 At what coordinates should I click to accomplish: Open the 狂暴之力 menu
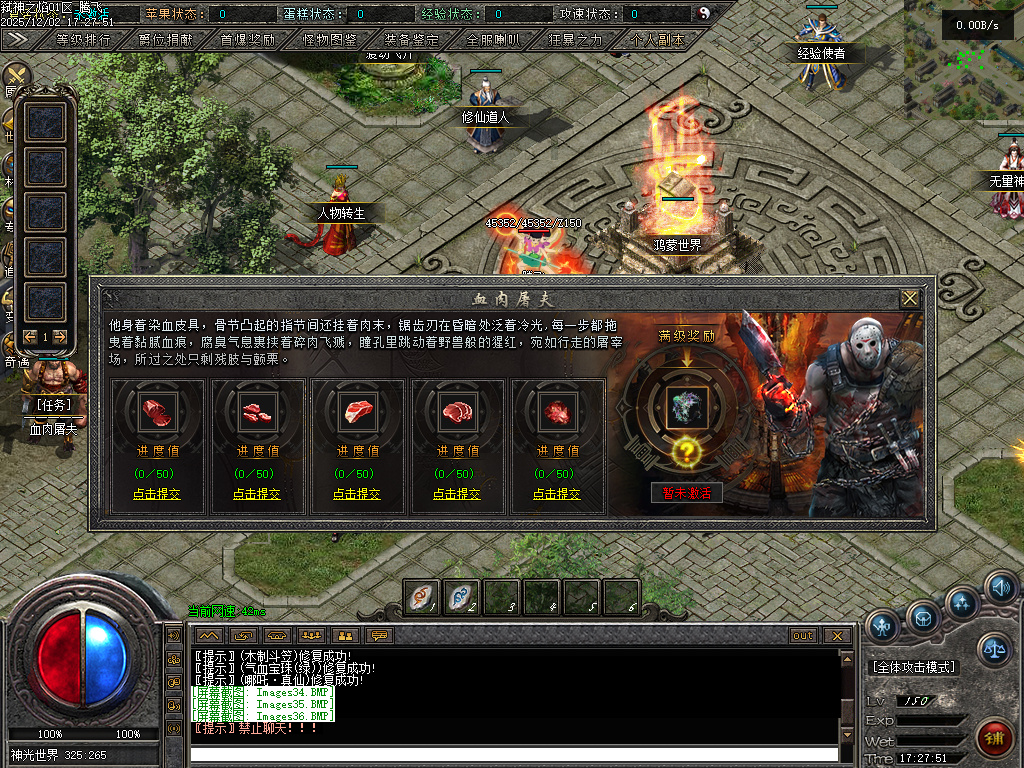click(x=576, y=41)
